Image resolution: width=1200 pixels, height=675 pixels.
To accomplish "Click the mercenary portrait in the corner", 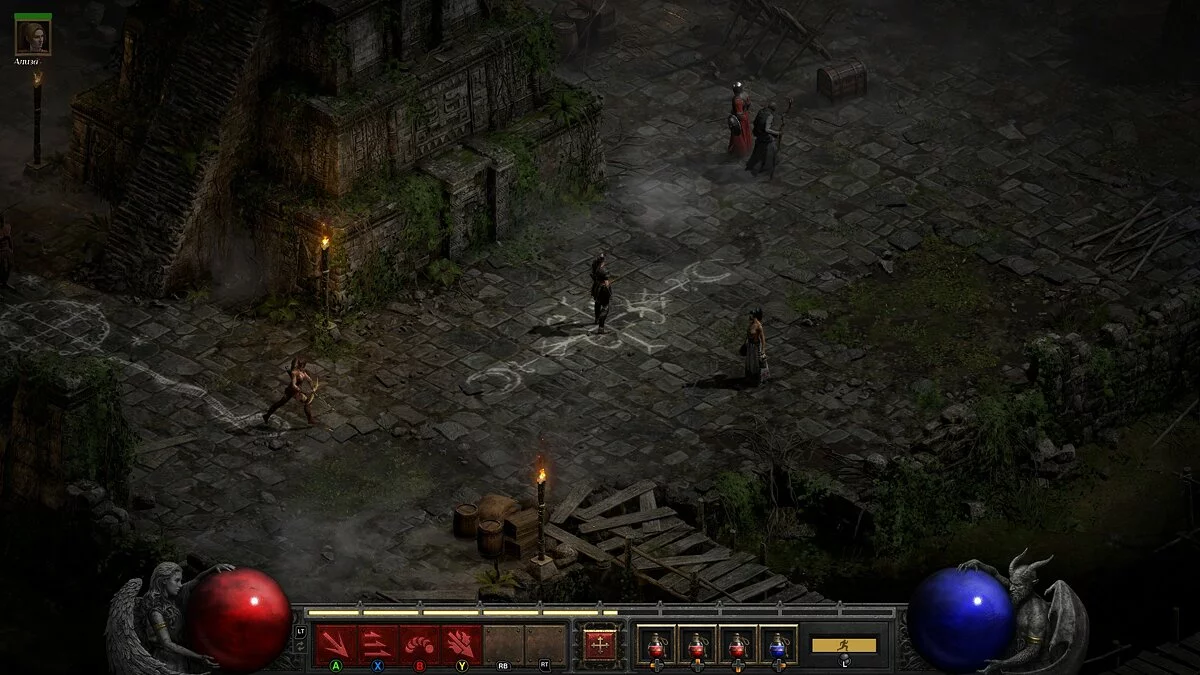I will tap(33, 37).
